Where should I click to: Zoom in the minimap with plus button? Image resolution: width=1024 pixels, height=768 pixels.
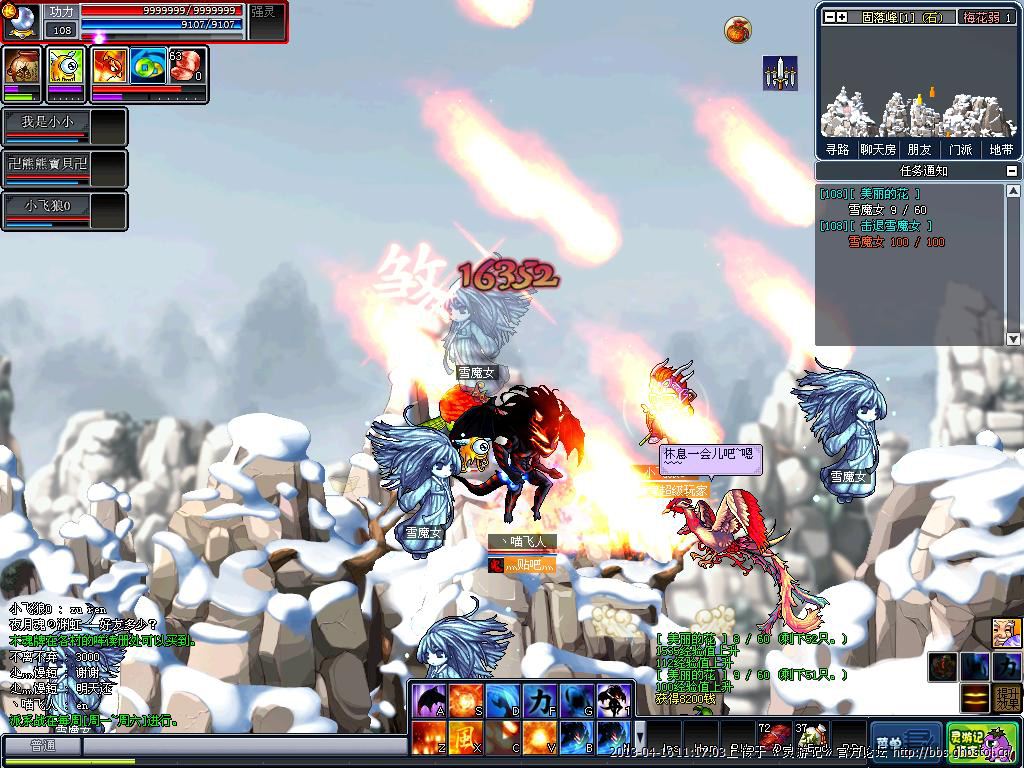click(843, 17)
